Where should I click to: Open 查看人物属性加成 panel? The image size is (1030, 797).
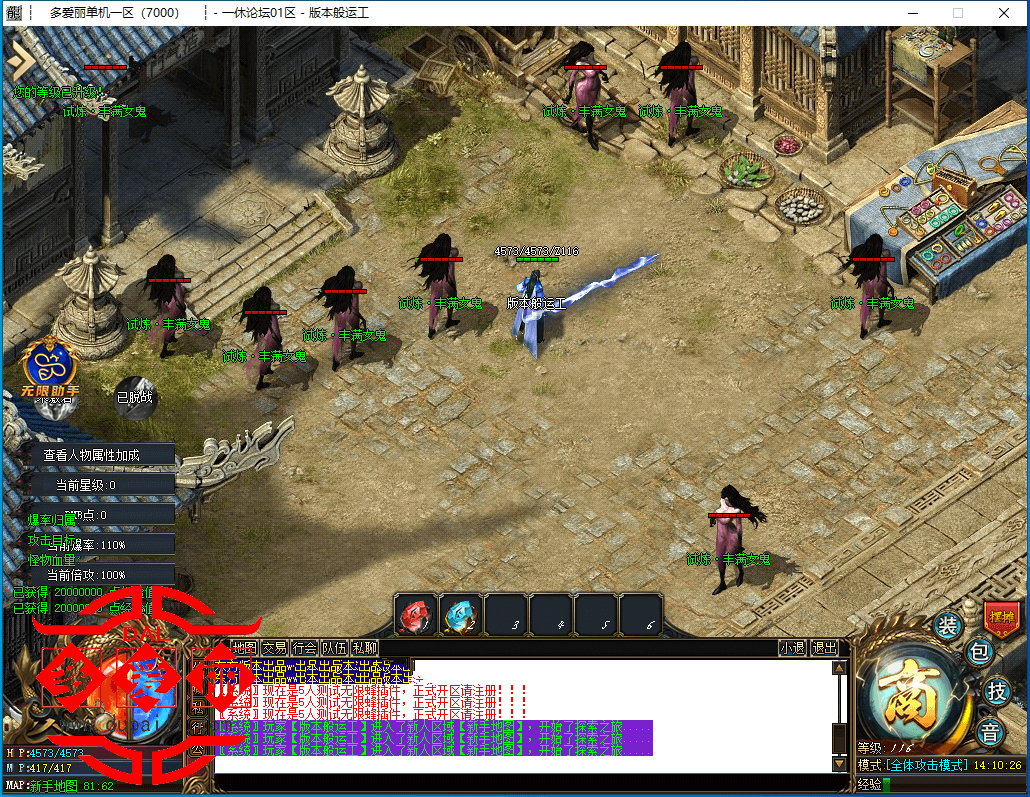pos(92,455)
